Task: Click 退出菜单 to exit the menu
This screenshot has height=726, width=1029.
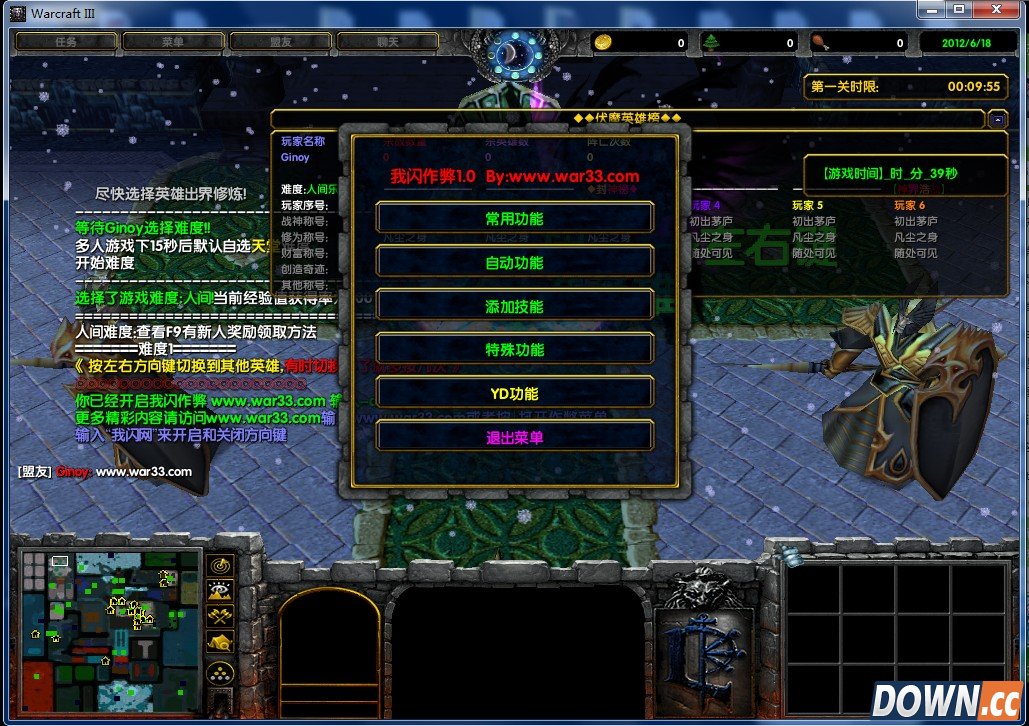Action: (x=514, y=437)
